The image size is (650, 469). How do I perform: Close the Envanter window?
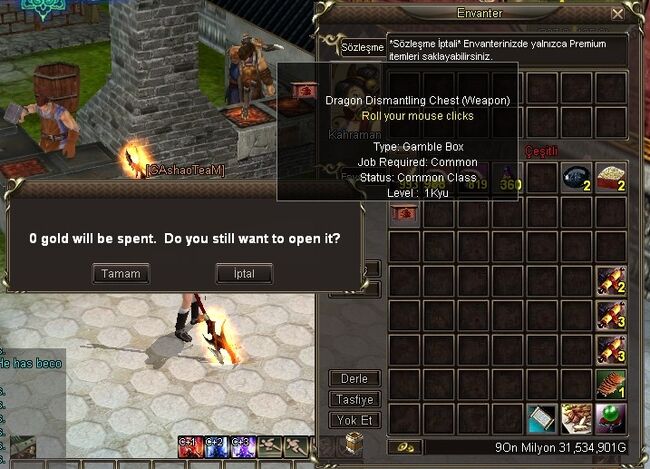[x=616, y=15]
